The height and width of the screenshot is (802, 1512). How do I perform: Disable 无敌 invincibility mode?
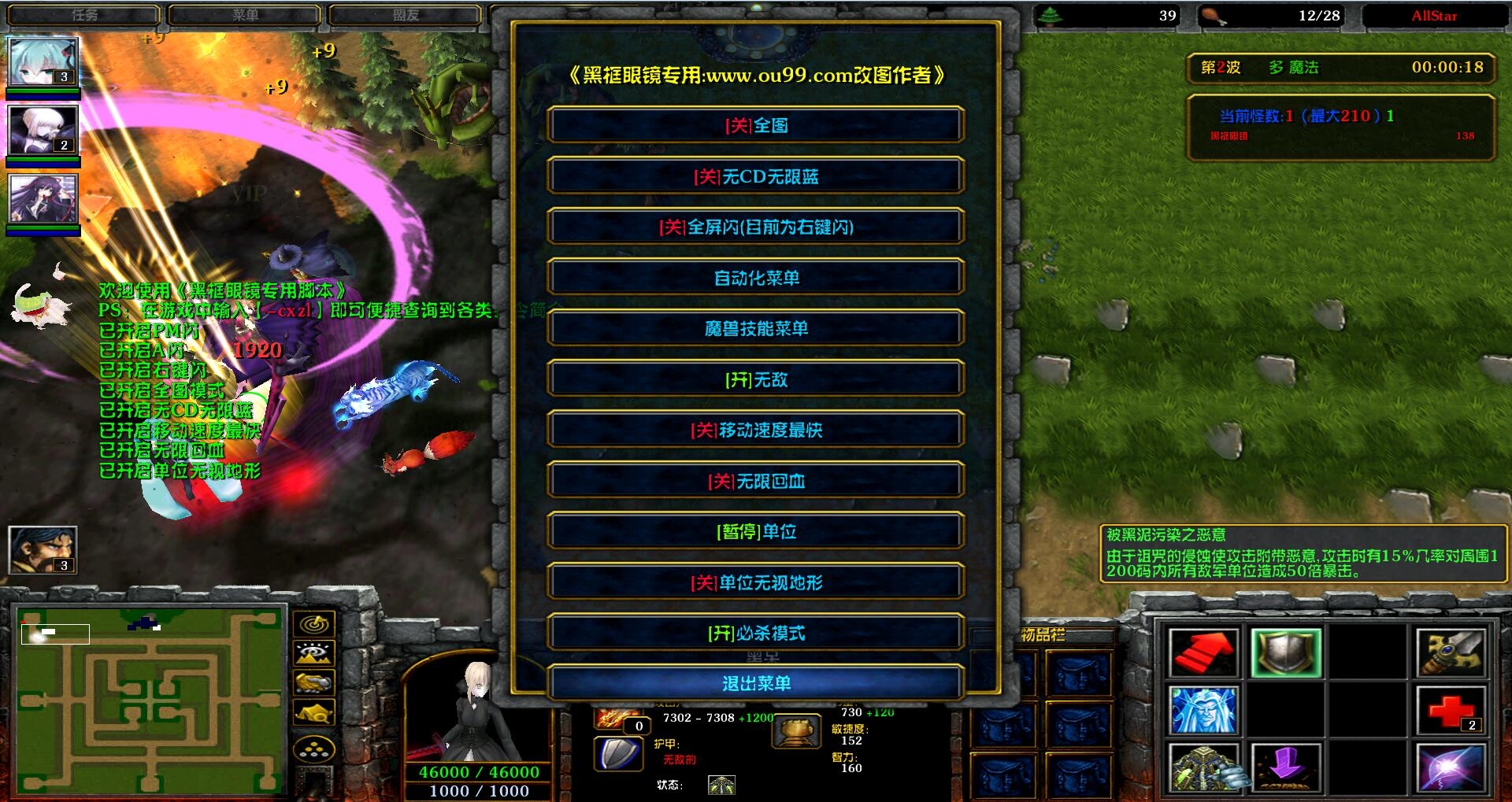756,379
